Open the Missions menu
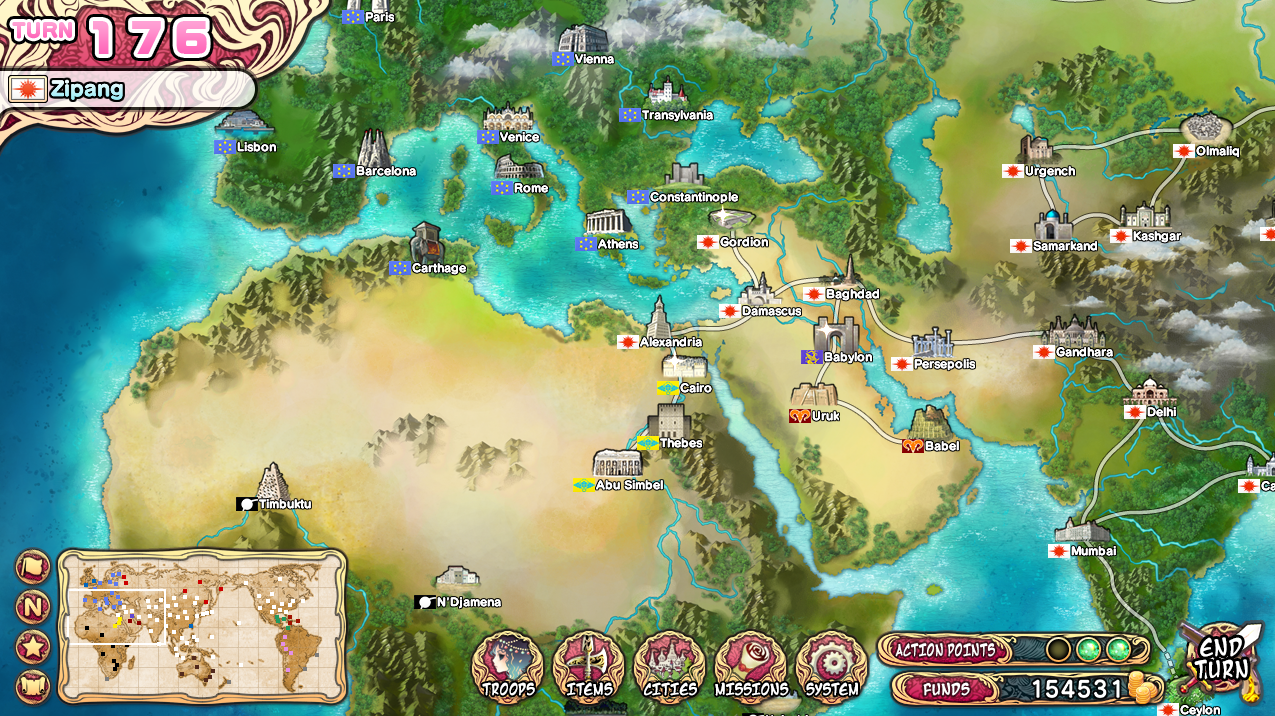Viewport: 1275px width, 716px height. coord(751,664)
